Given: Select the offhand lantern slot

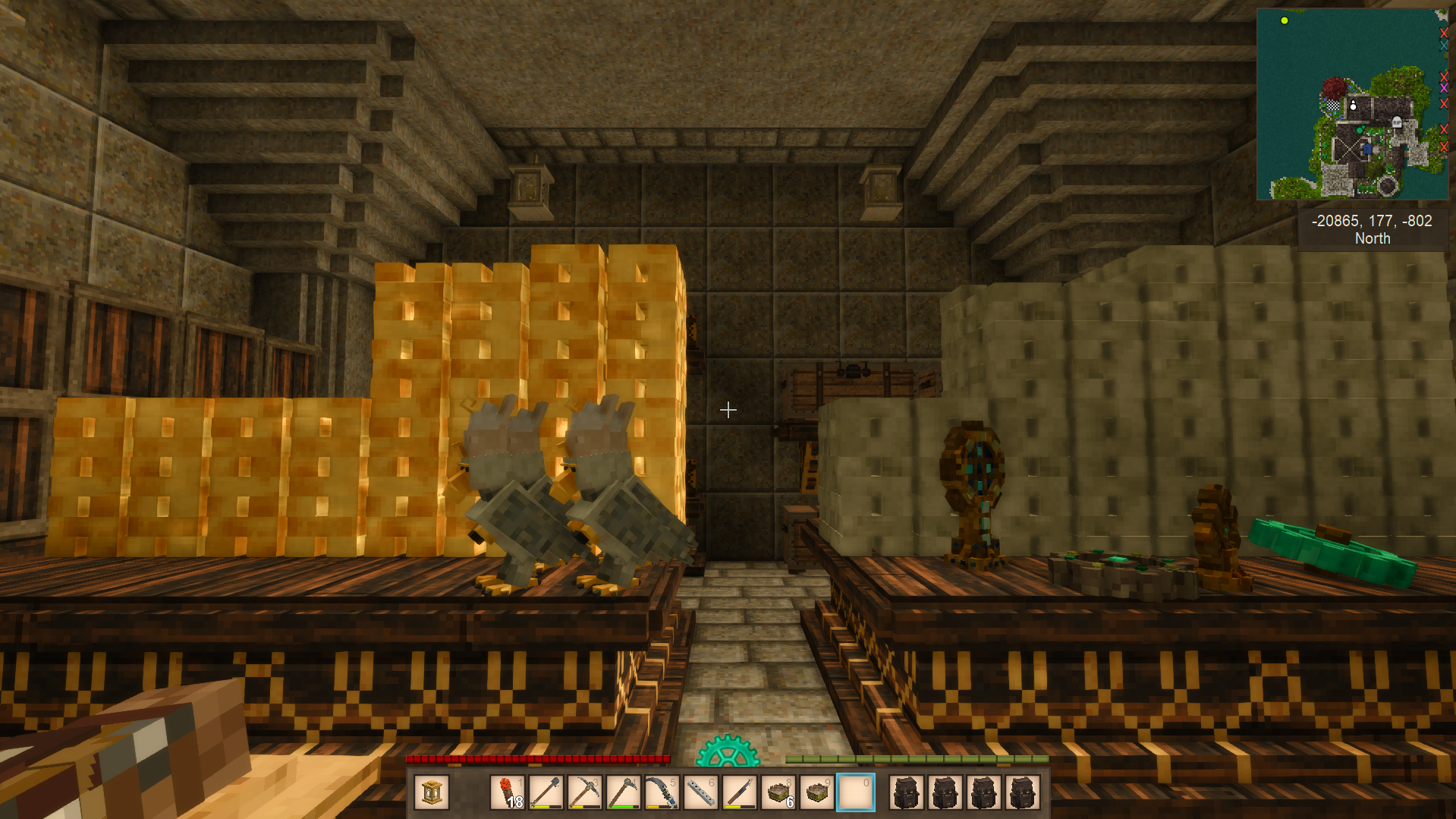Looking at the screenshot, I should (432, 793).
